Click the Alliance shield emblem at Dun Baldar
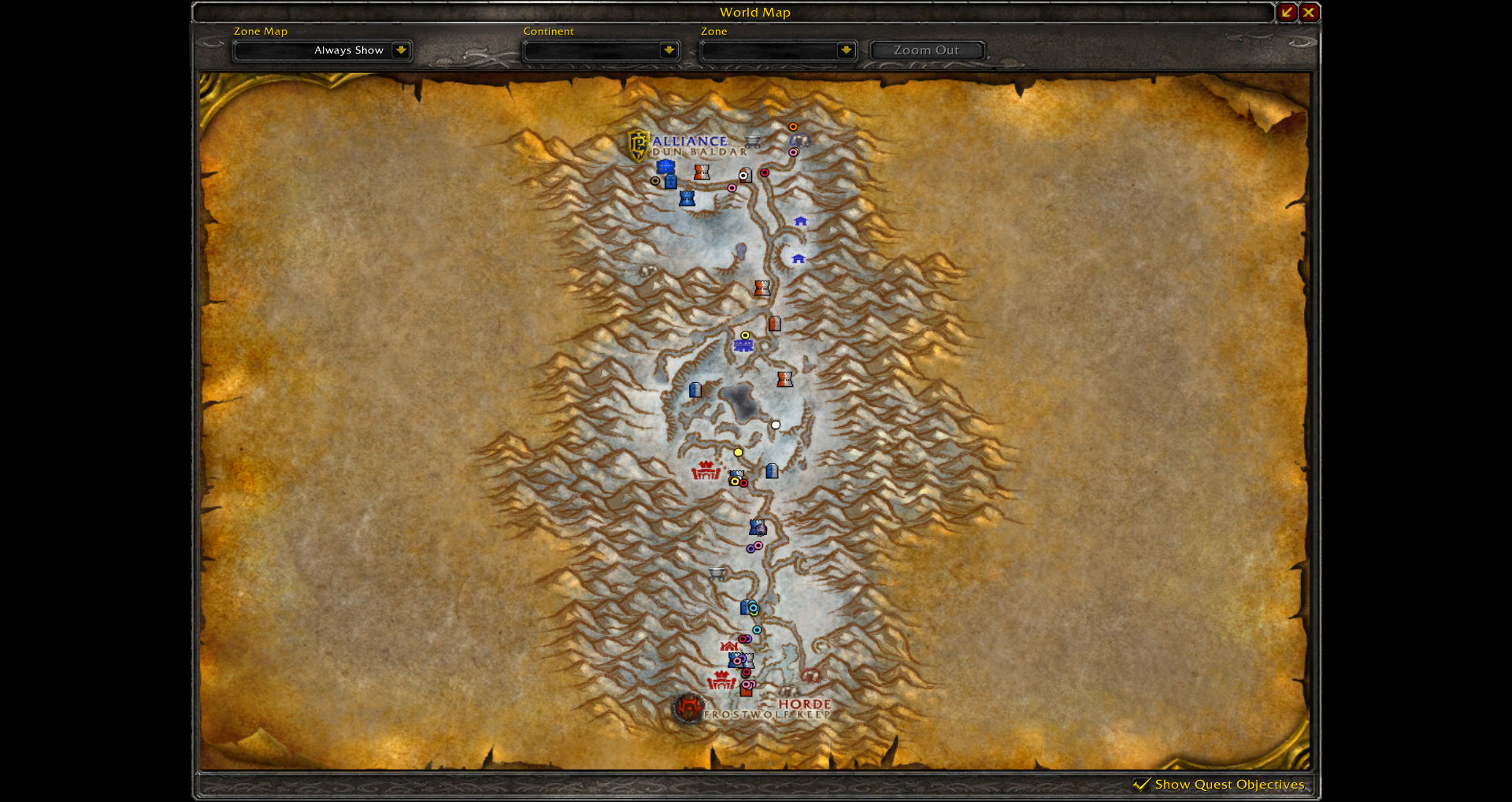Image resolution: width=1512 pixels, height=802 pixels. coord(638,145)
